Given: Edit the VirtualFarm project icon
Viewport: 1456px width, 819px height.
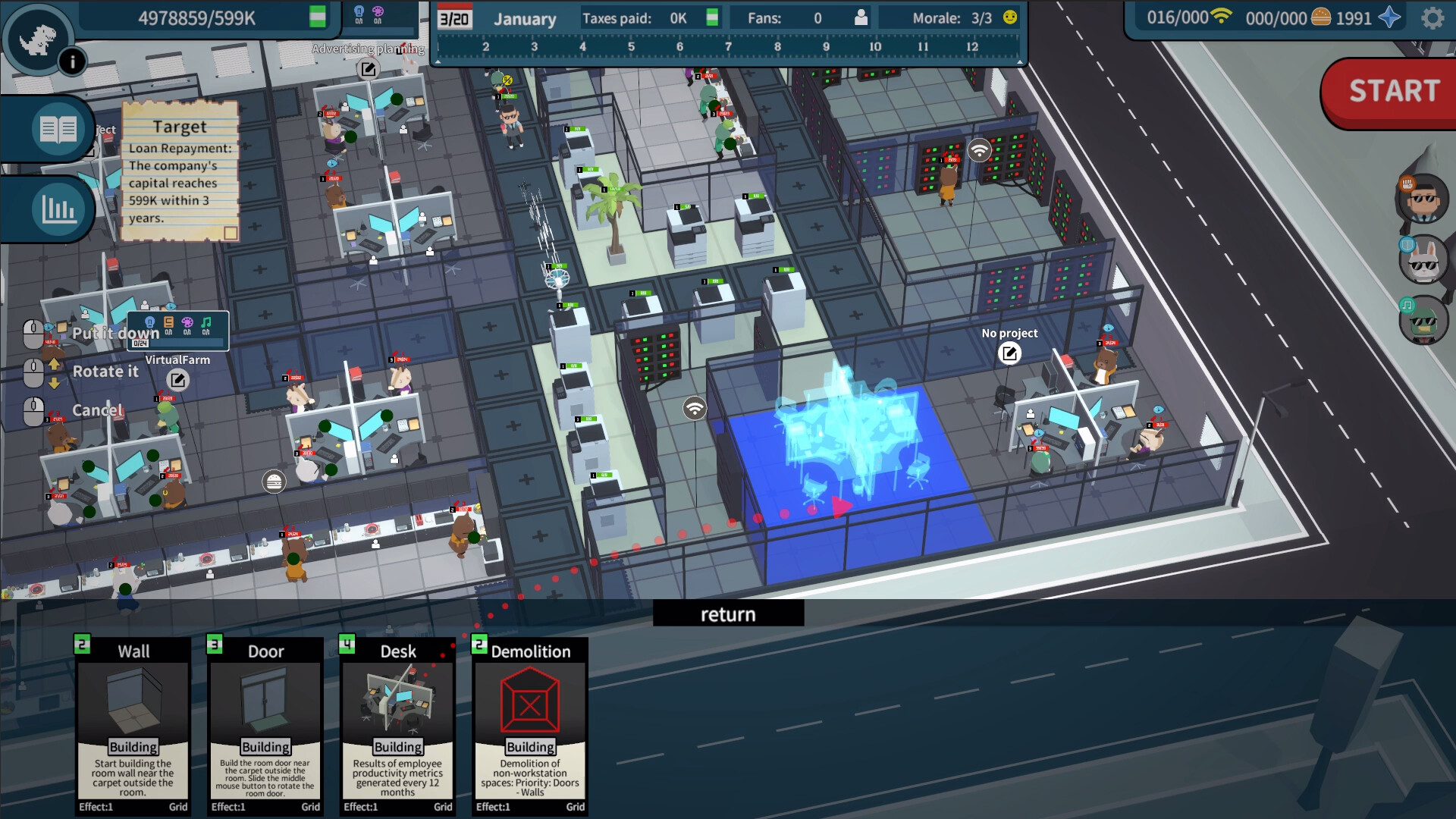Looking at the screenshot, I should pyautogui.click(x=177, y=380).
